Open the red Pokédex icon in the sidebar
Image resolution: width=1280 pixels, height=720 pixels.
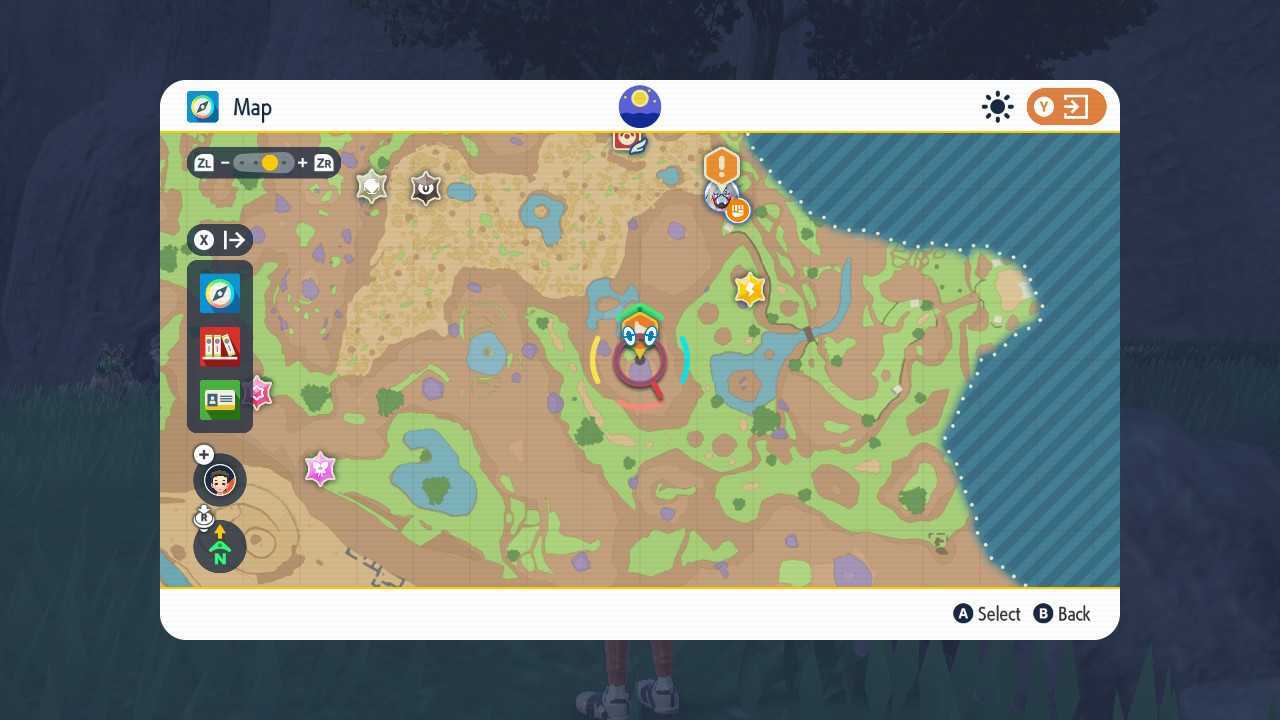tap(219, 346)
